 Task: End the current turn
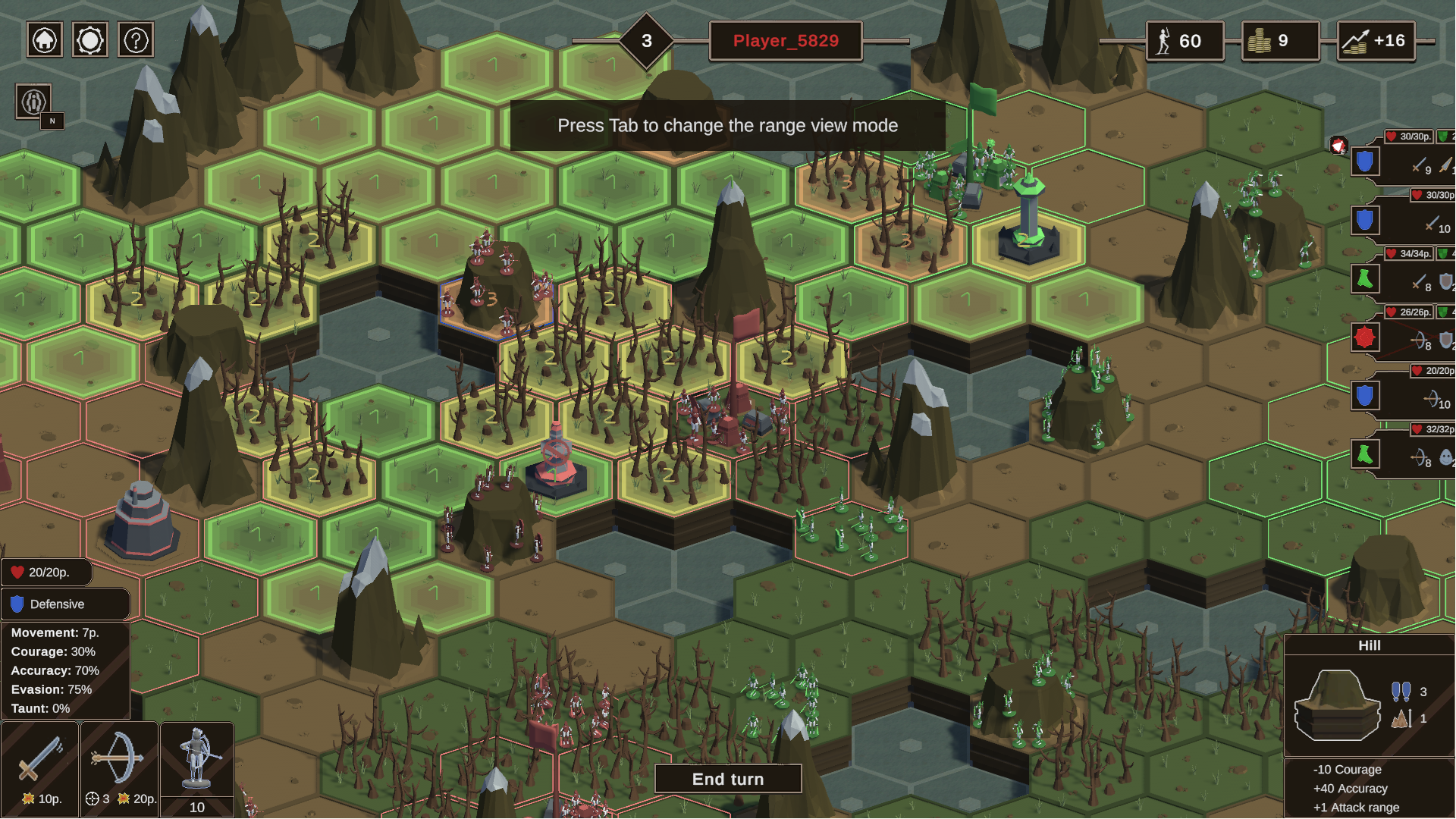click(x=727, y=779)
